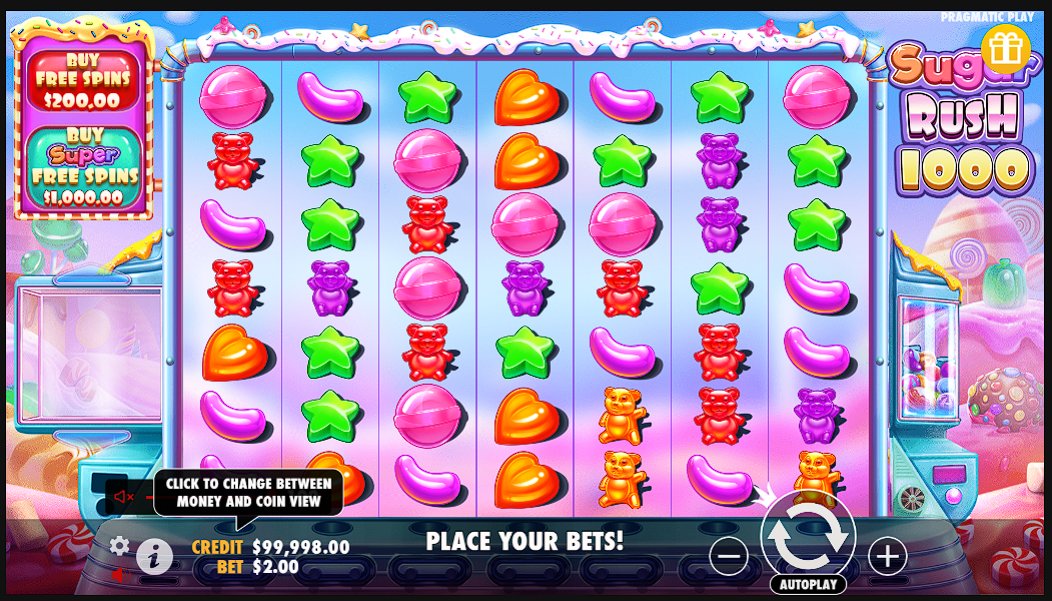Decrease the bet with the minus button
Screen dimensions: 1052x601
[x=731, y=555]
